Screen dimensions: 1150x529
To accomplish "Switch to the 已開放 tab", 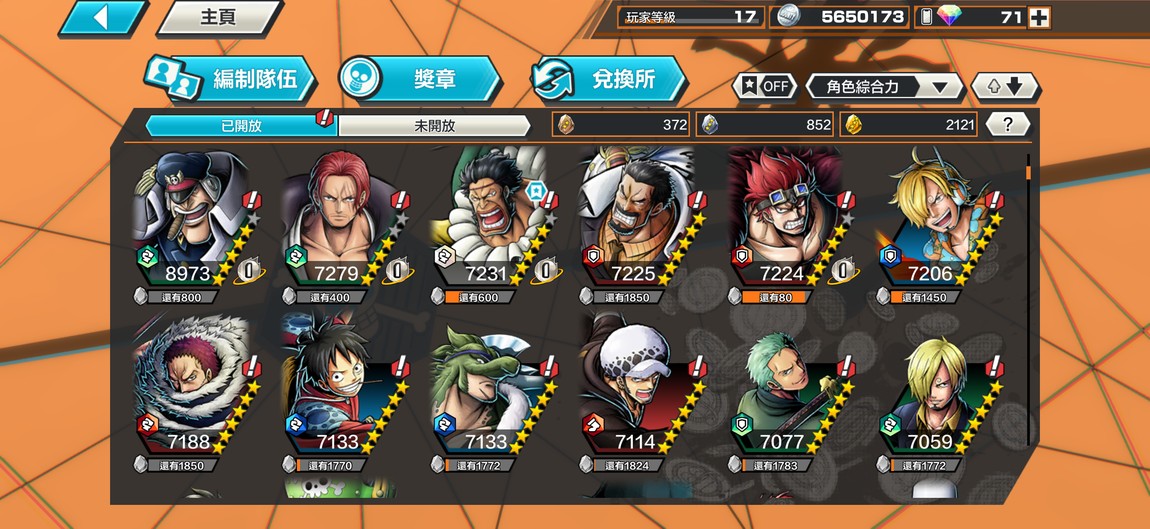I will [241, 126].
